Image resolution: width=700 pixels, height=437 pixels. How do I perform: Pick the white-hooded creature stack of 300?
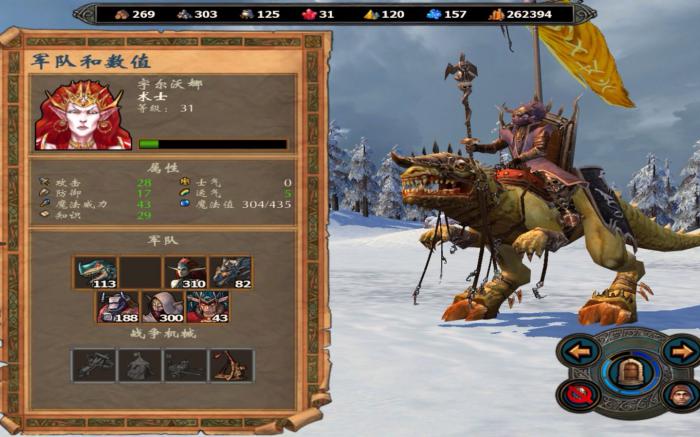[x=163, y=306]
